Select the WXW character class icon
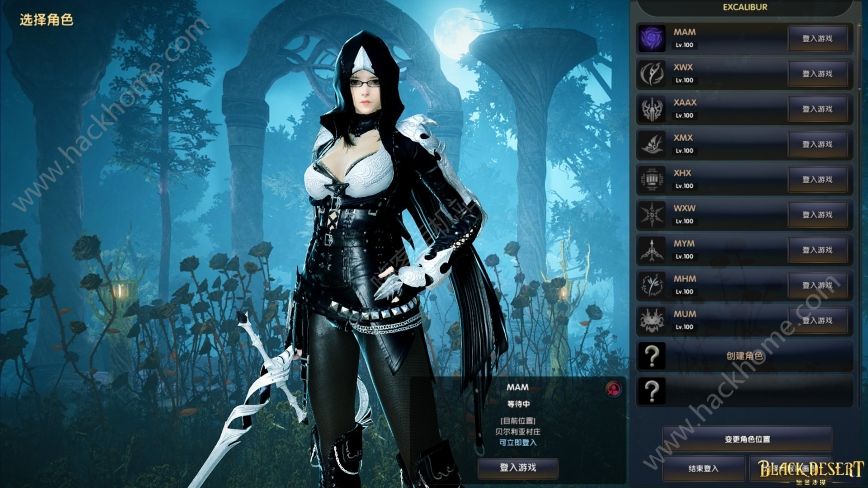The height and width of the screenshot is (488, 868). coord(652,214)
